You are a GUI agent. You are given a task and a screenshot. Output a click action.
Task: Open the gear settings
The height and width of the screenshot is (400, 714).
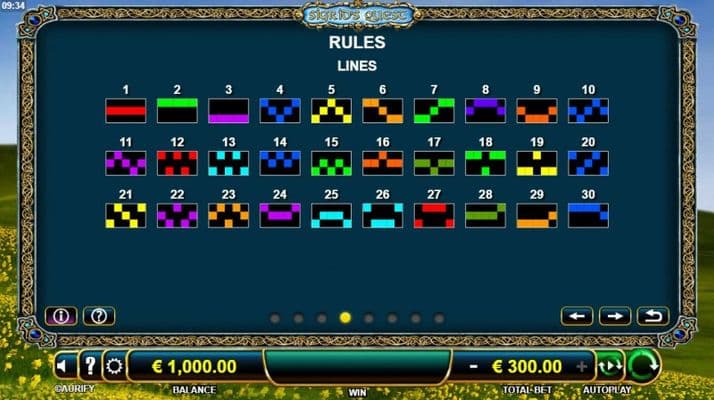[x=115, y=366]
